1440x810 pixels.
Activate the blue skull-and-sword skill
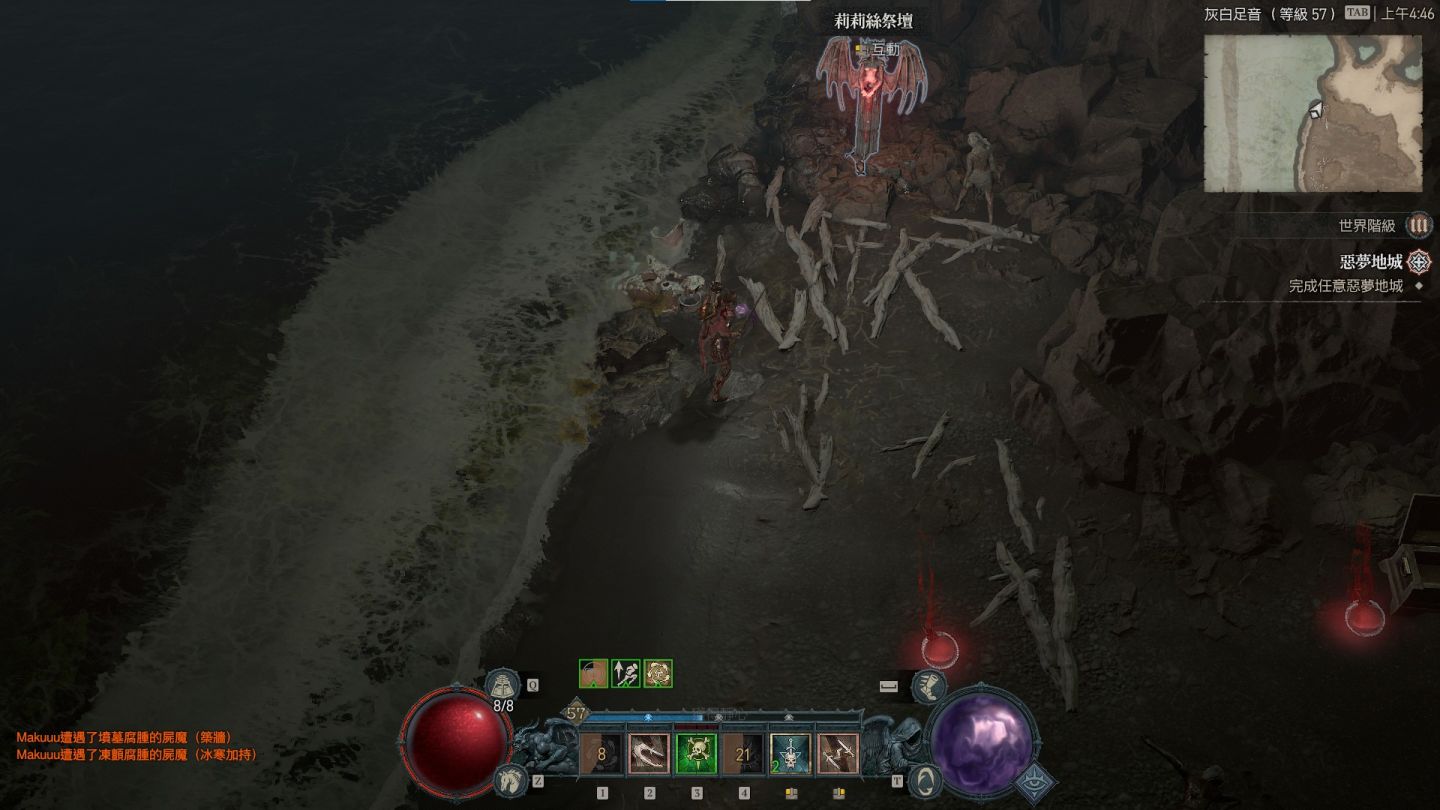790,754
